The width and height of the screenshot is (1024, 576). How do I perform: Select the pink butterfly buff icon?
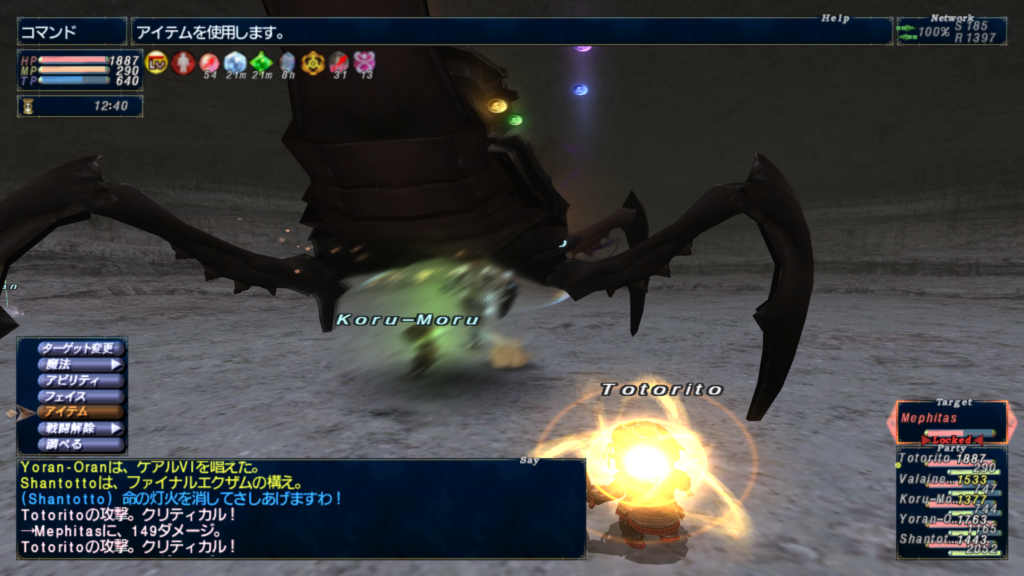tap(364, 63)
